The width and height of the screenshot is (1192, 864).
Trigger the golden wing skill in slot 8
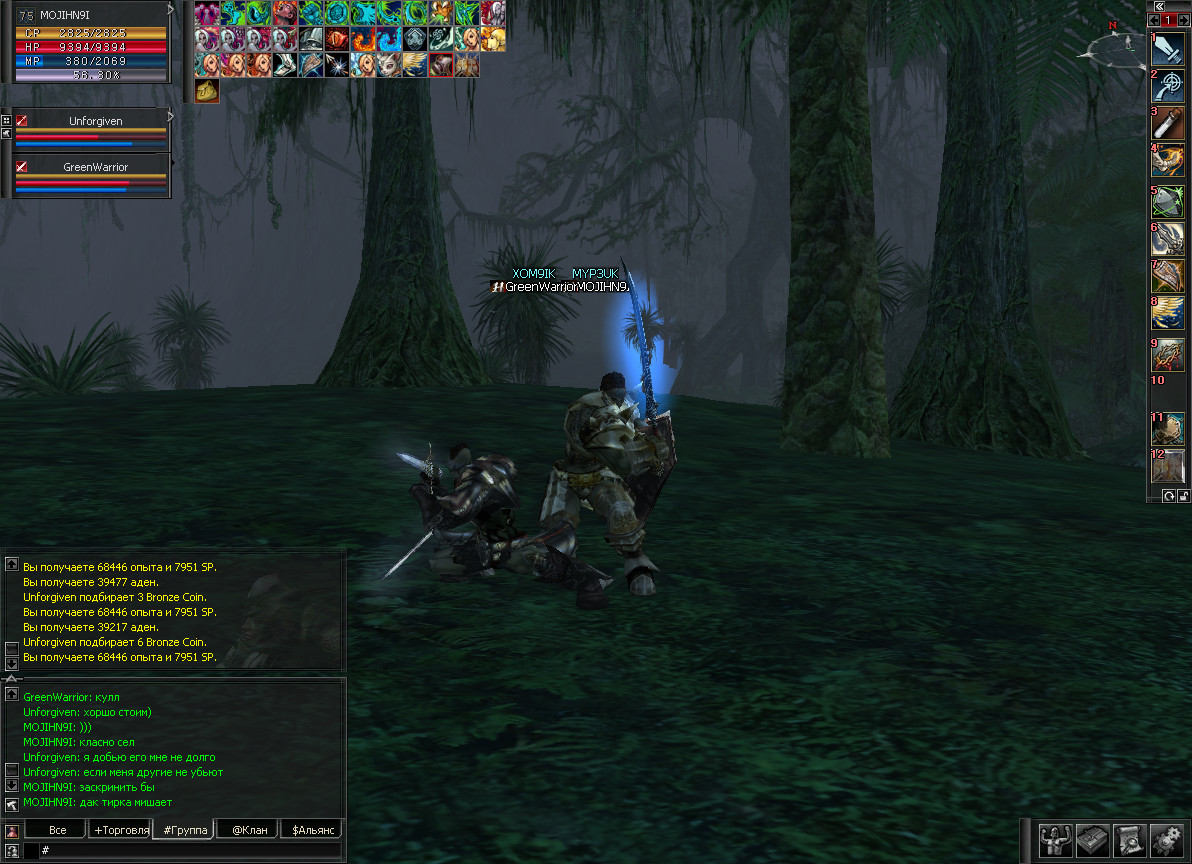click(x=1168, y=315)
